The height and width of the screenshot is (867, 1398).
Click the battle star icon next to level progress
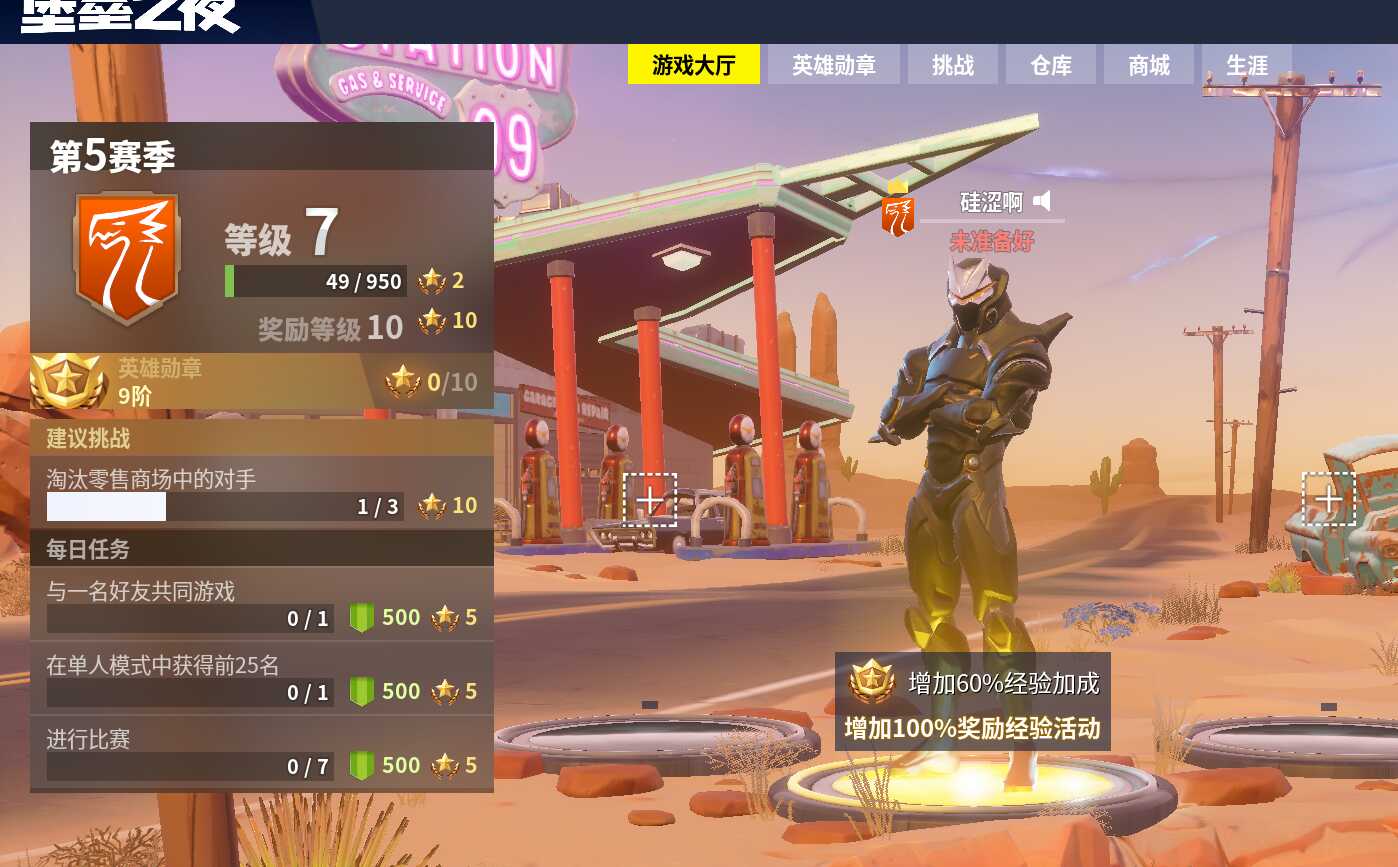tap(433, 281)
